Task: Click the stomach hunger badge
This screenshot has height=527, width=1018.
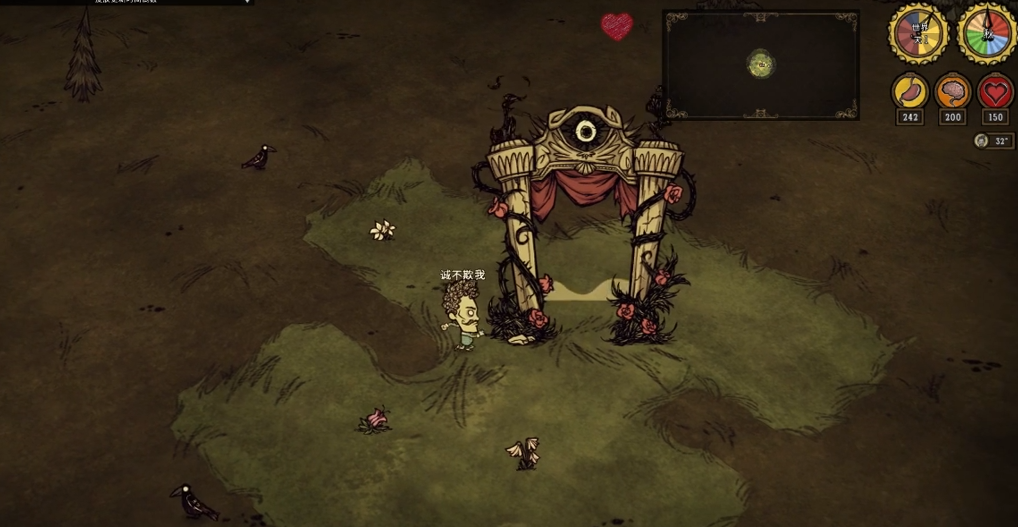Action: coord(910,93)
